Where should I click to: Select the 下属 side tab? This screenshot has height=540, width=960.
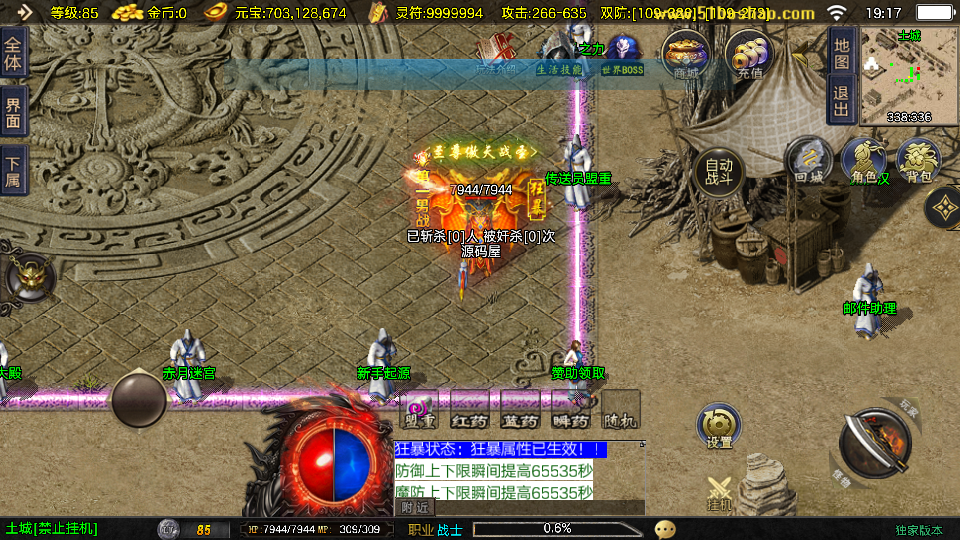(x=13, y=172)
